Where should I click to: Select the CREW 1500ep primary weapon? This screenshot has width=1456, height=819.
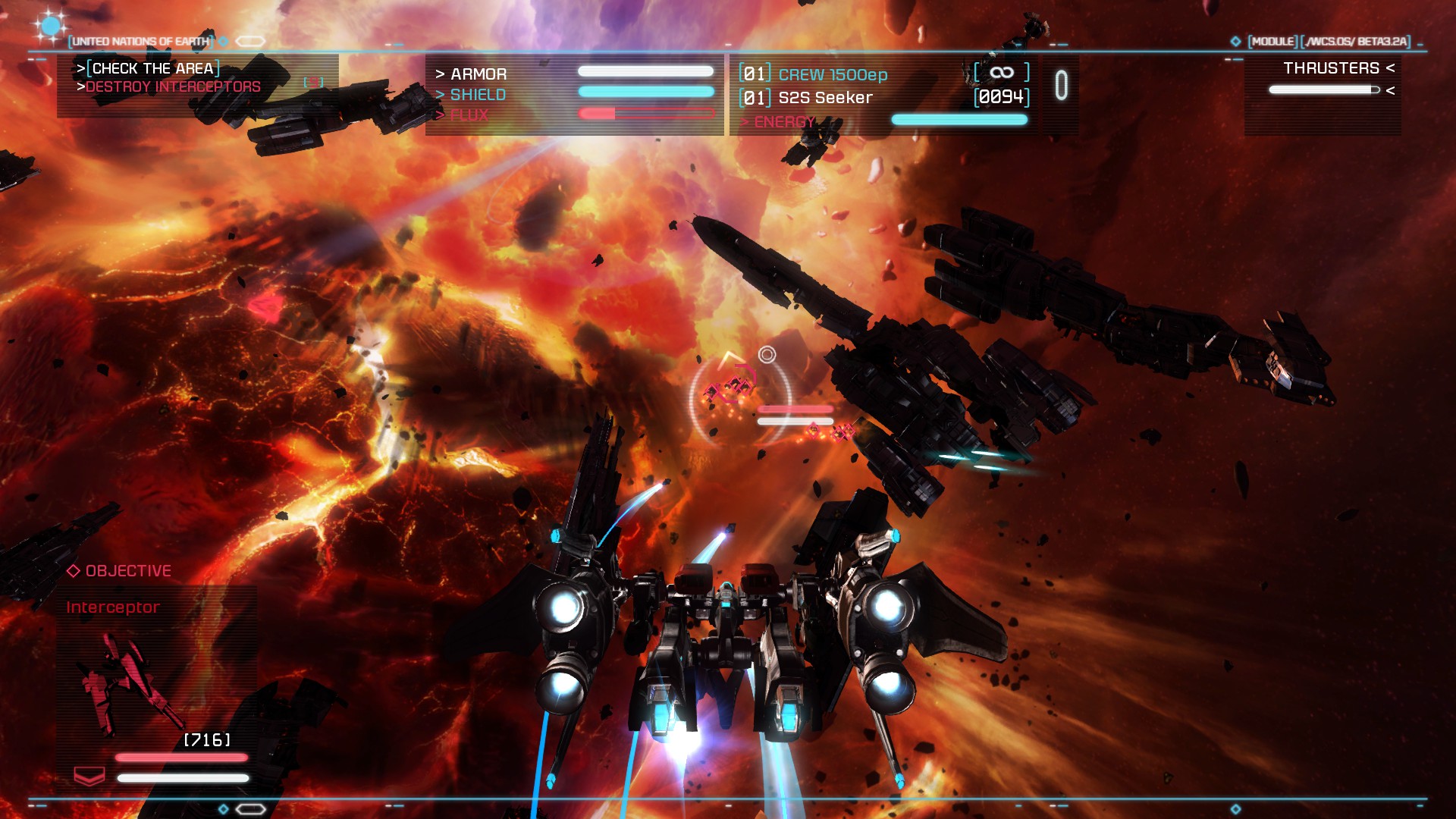click(x=832, y=74)
